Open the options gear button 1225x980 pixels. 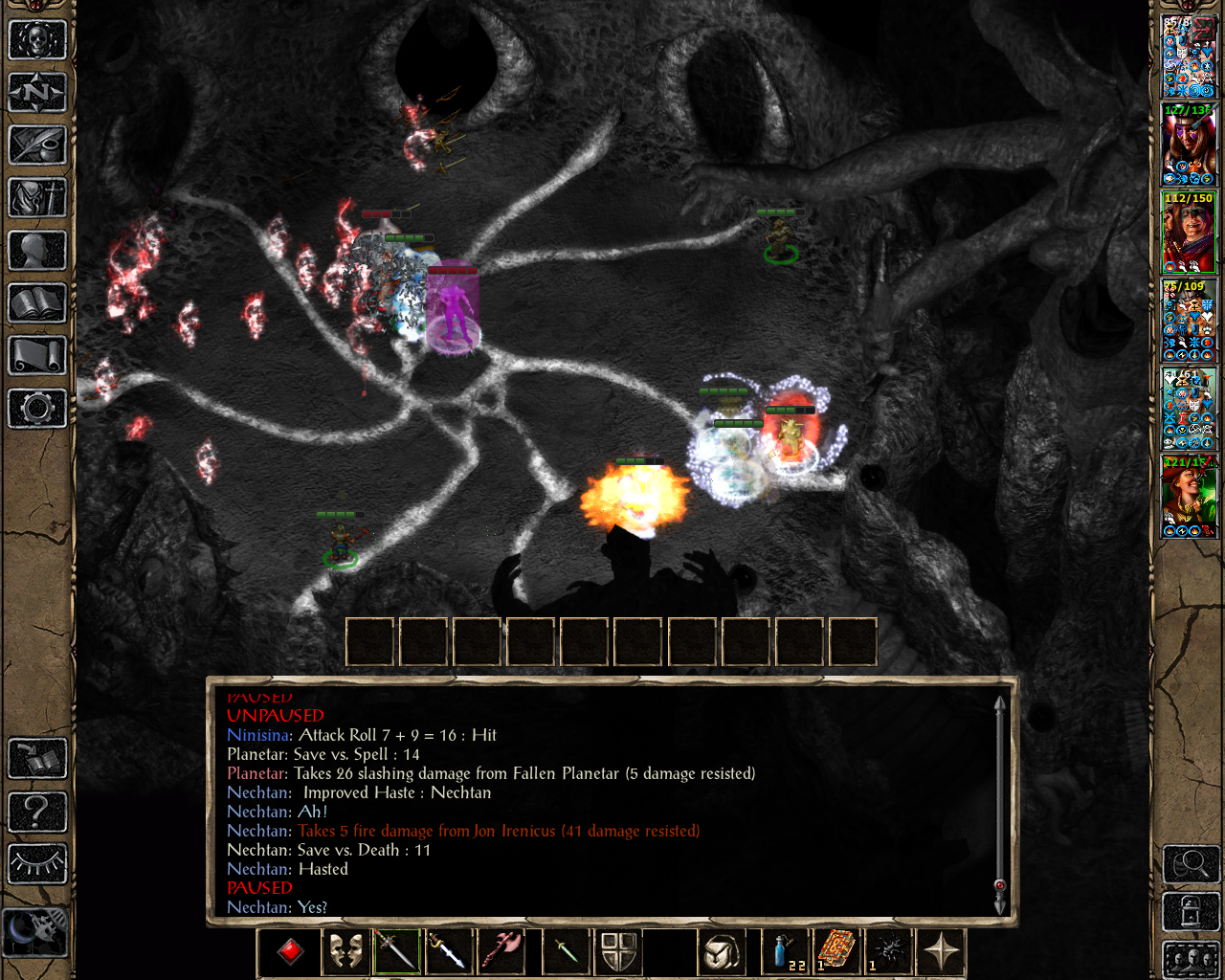37,409
